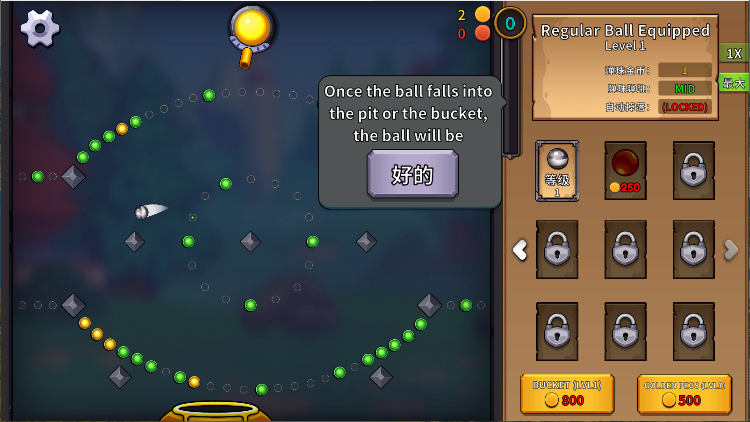This screenshot has width=750, height=422.
Task: Open the settings gear menu
Action: pos(40,28)
